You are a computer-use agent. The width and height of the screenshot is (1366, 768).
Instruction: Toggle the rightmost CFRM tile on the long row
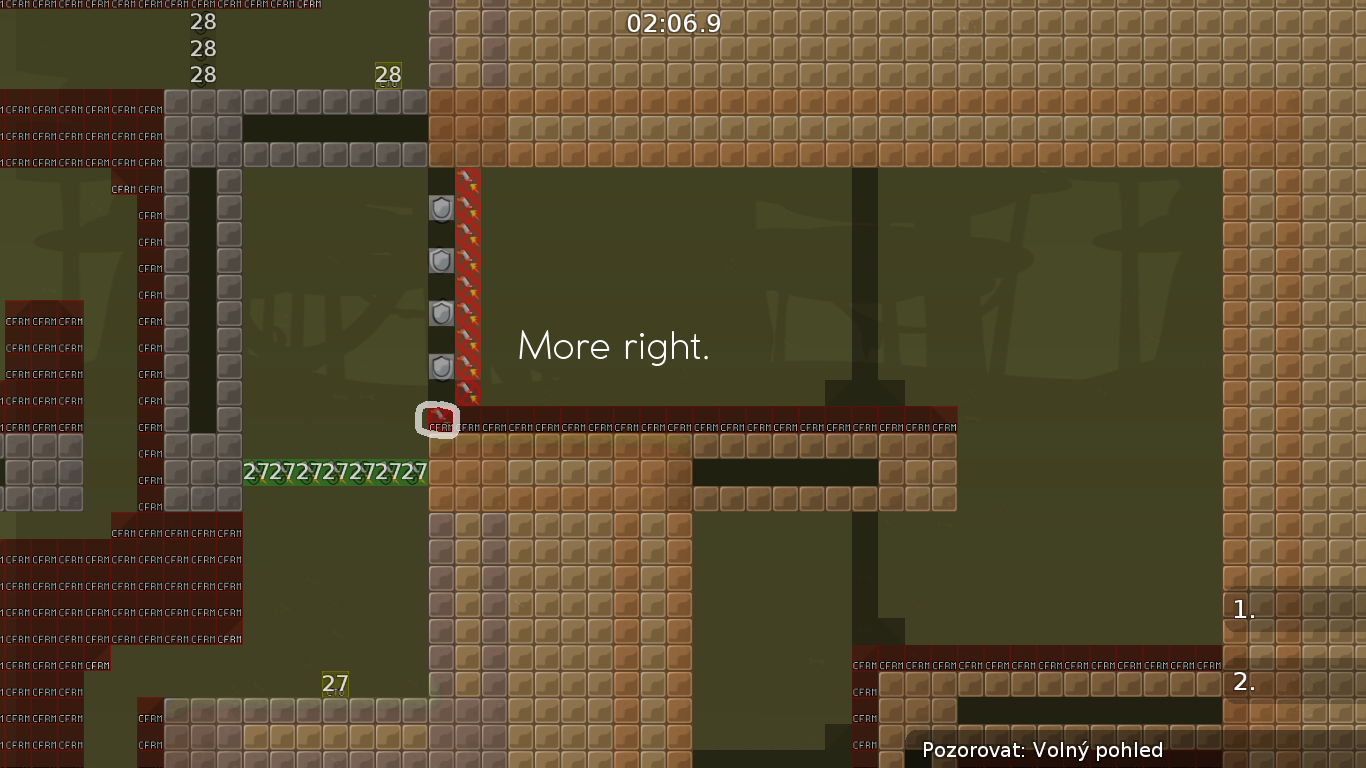[945, 426]
